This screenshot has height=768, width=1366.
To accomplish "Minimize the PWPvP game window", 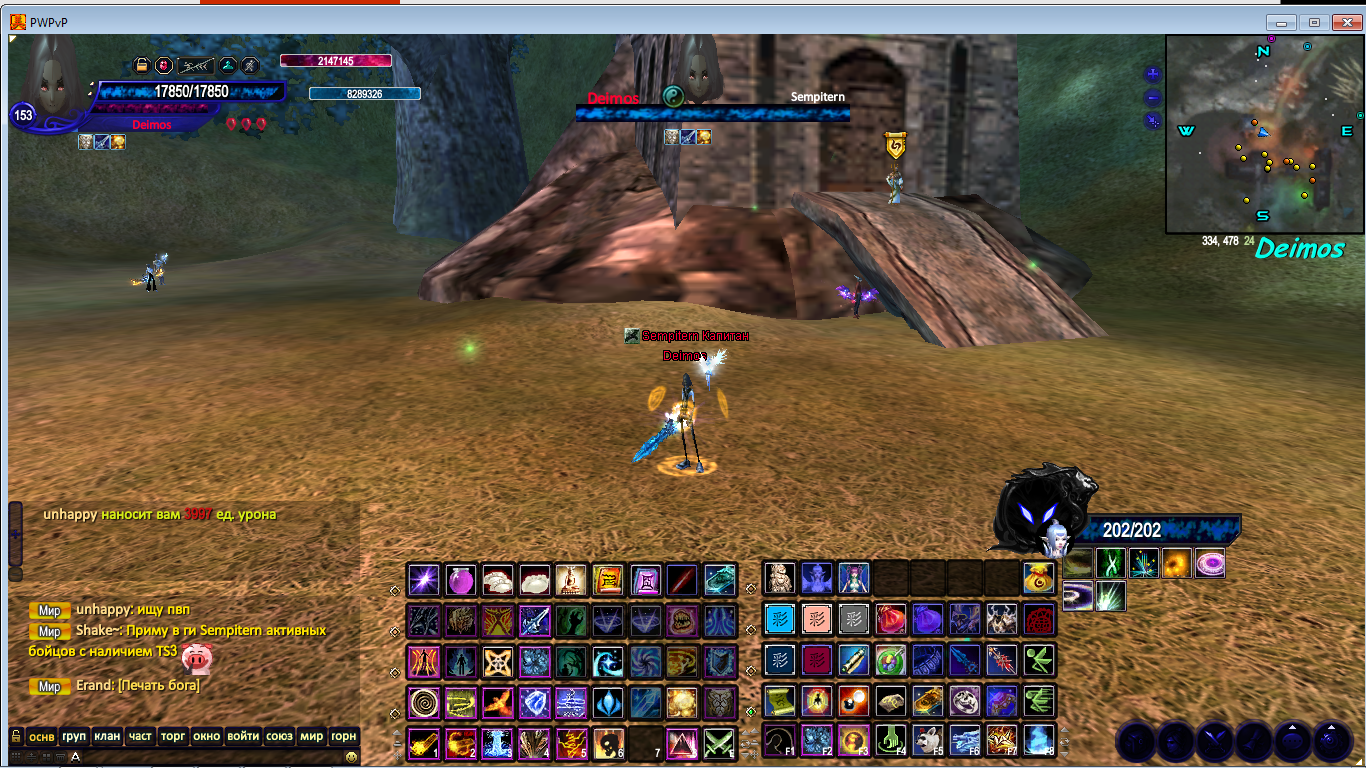I will [x=1281, y=22].
